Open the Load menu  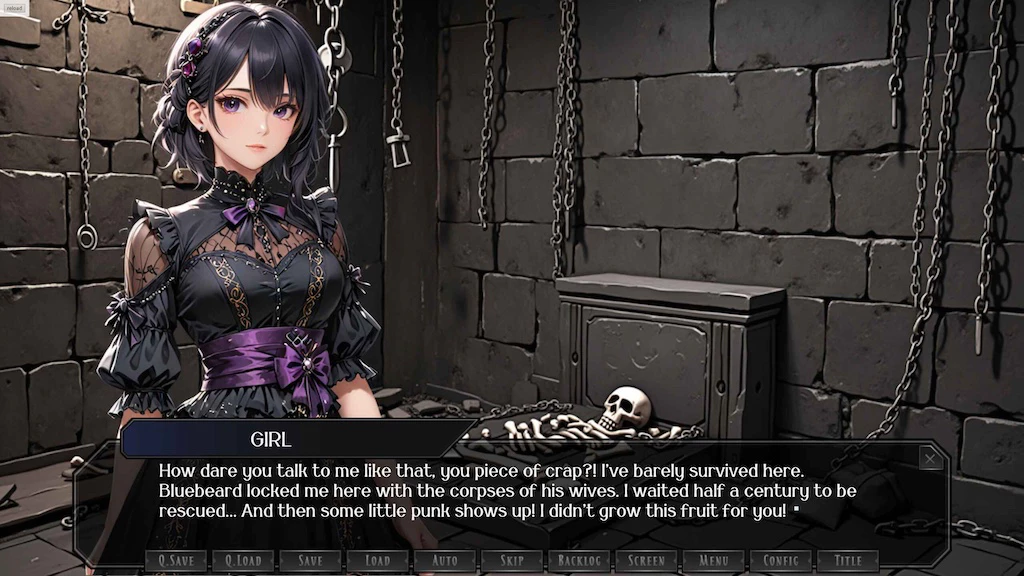[377, 560]
